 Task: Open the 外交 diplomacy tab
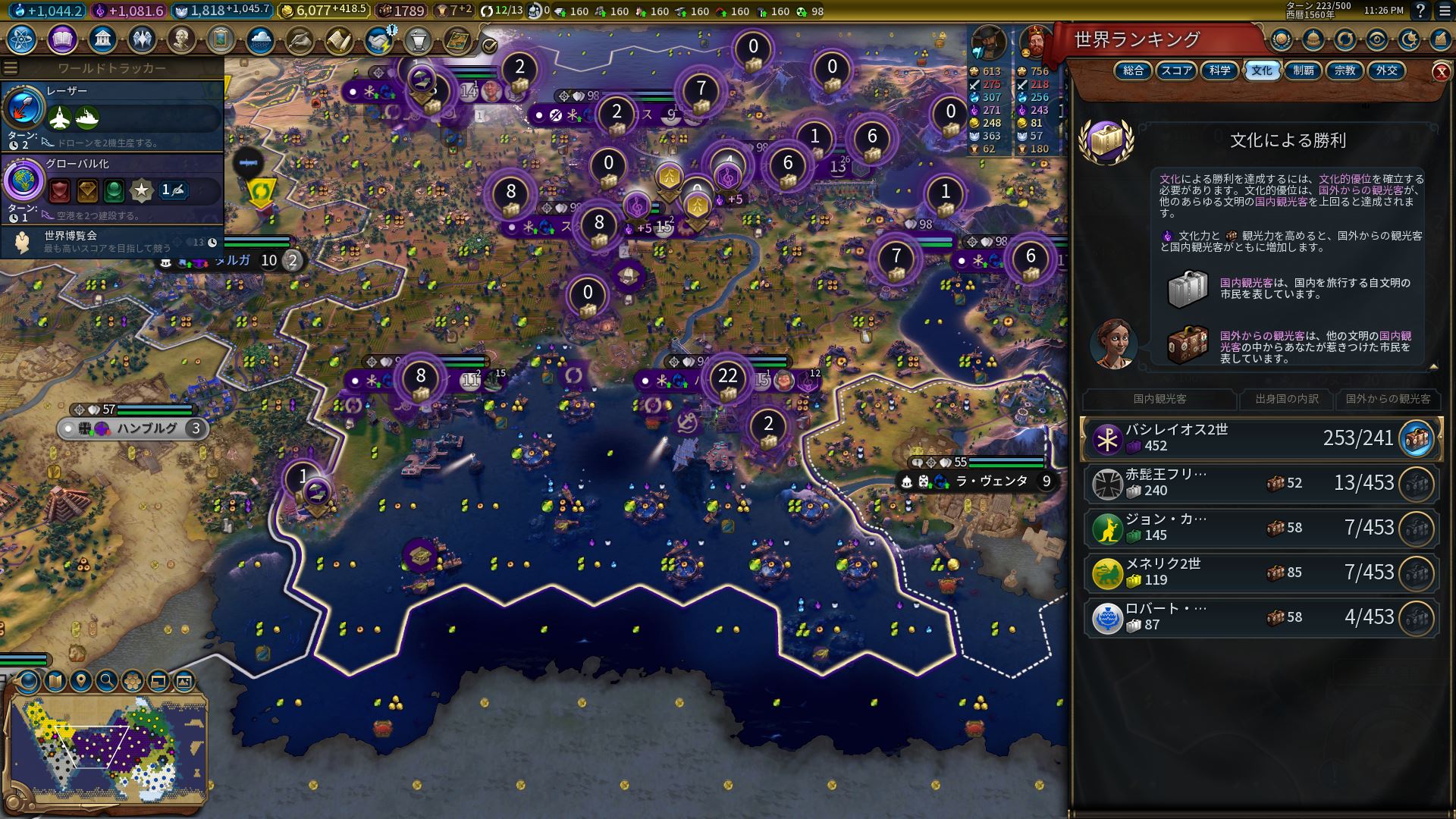(x=1386, y=71)
